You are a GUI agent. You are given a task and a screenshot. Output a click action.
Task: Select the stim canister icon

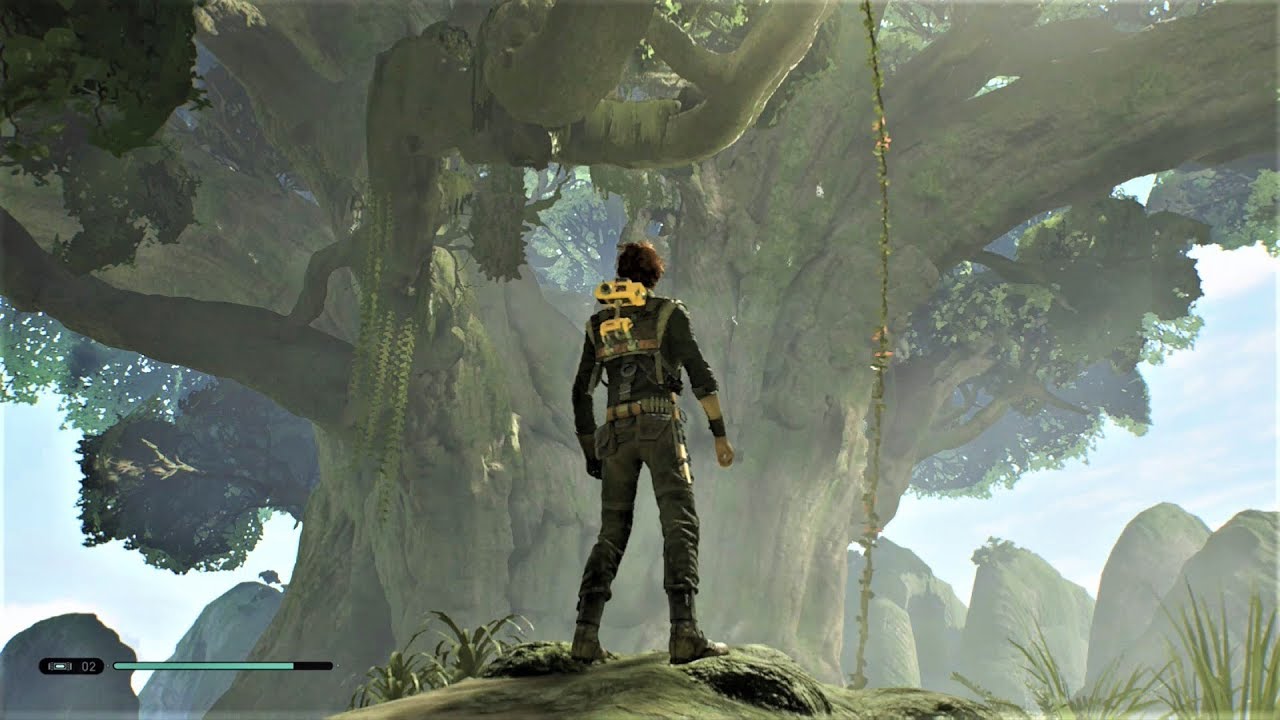(59, 666)
